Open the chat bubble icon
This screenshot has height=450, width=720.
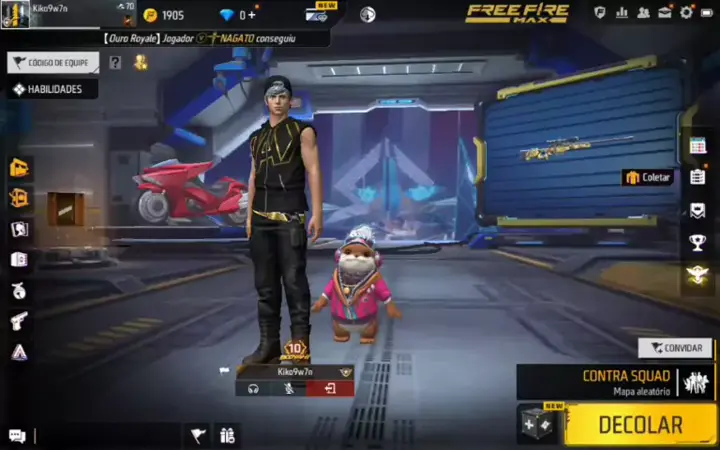coord(17,435)
